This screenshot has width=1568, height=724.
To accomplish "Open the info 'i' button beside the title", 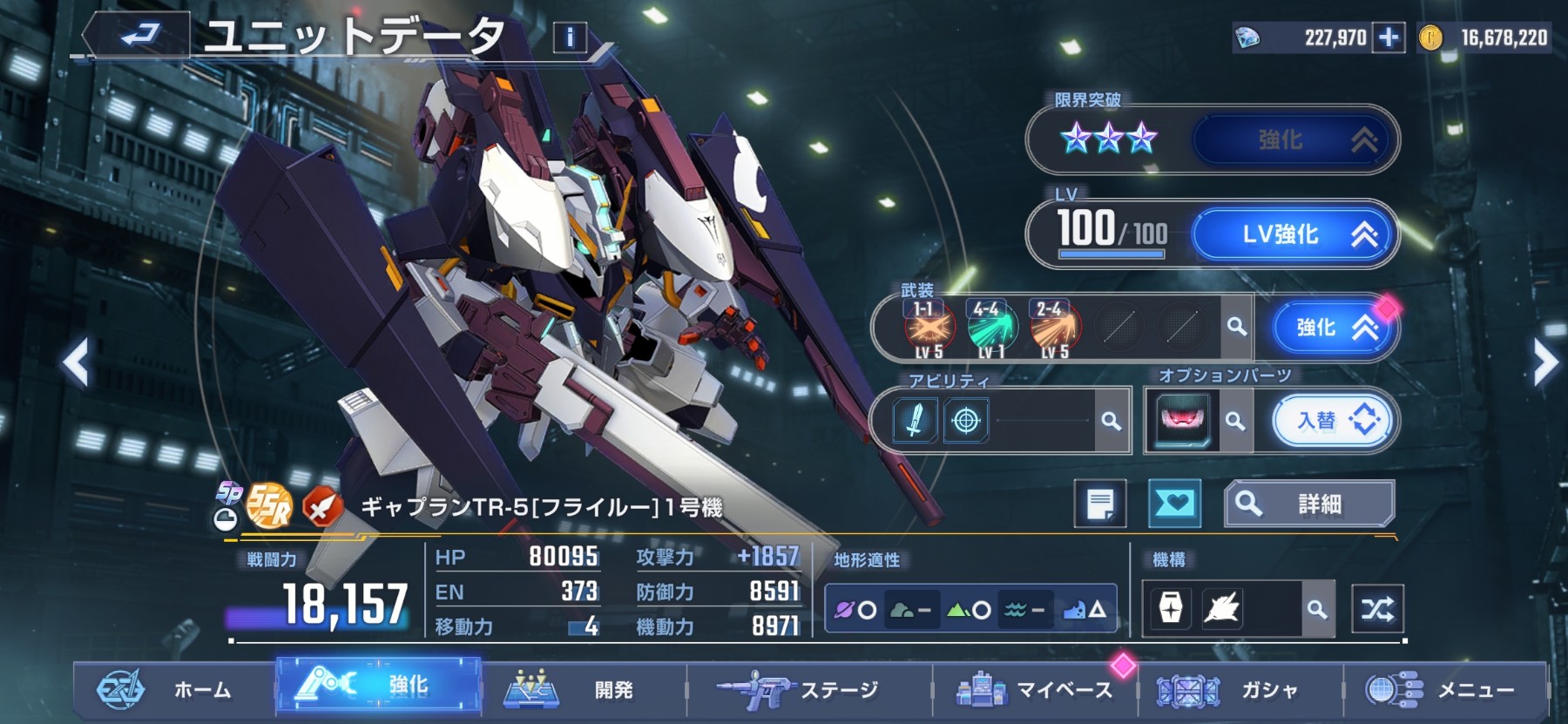I will pos(570,37).
